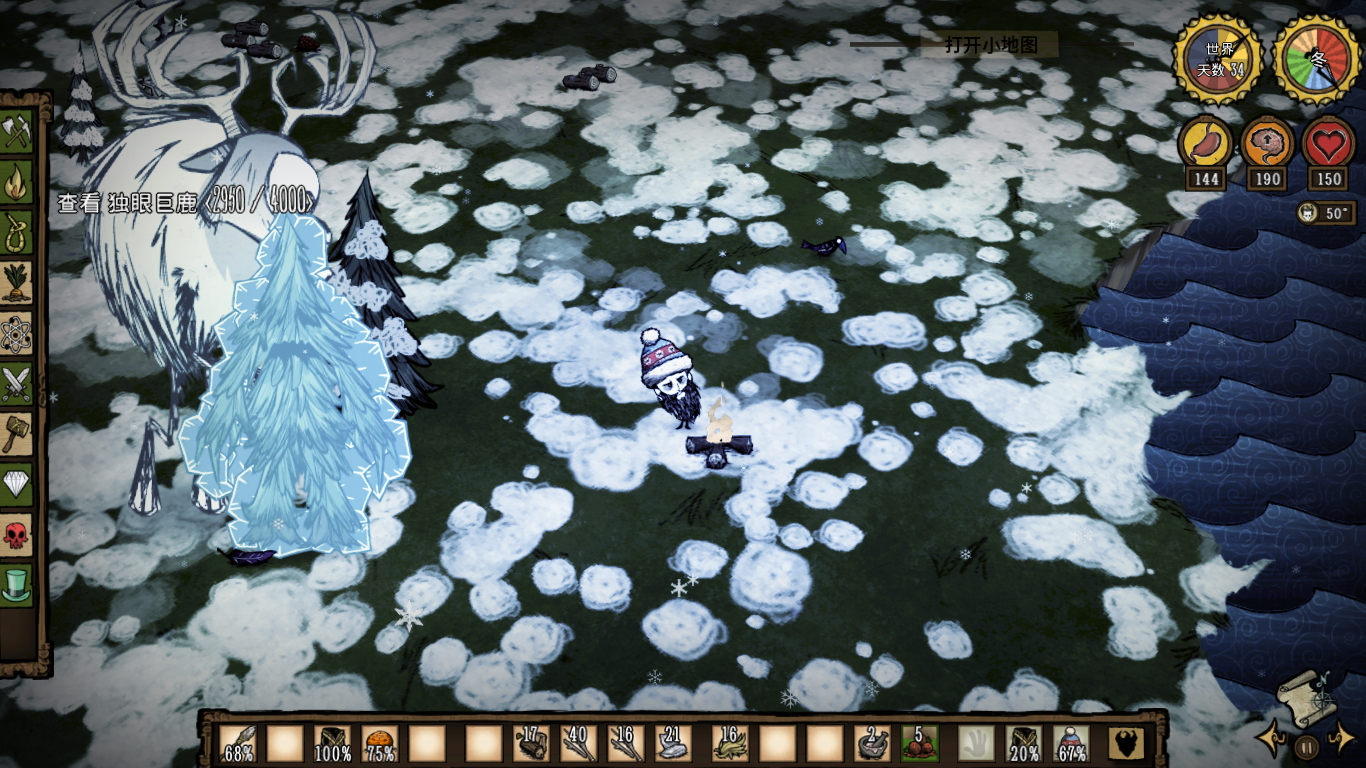Screen dimensions: 1366x768
Task: Select the Science atom tab
Action: coord(17,333)
